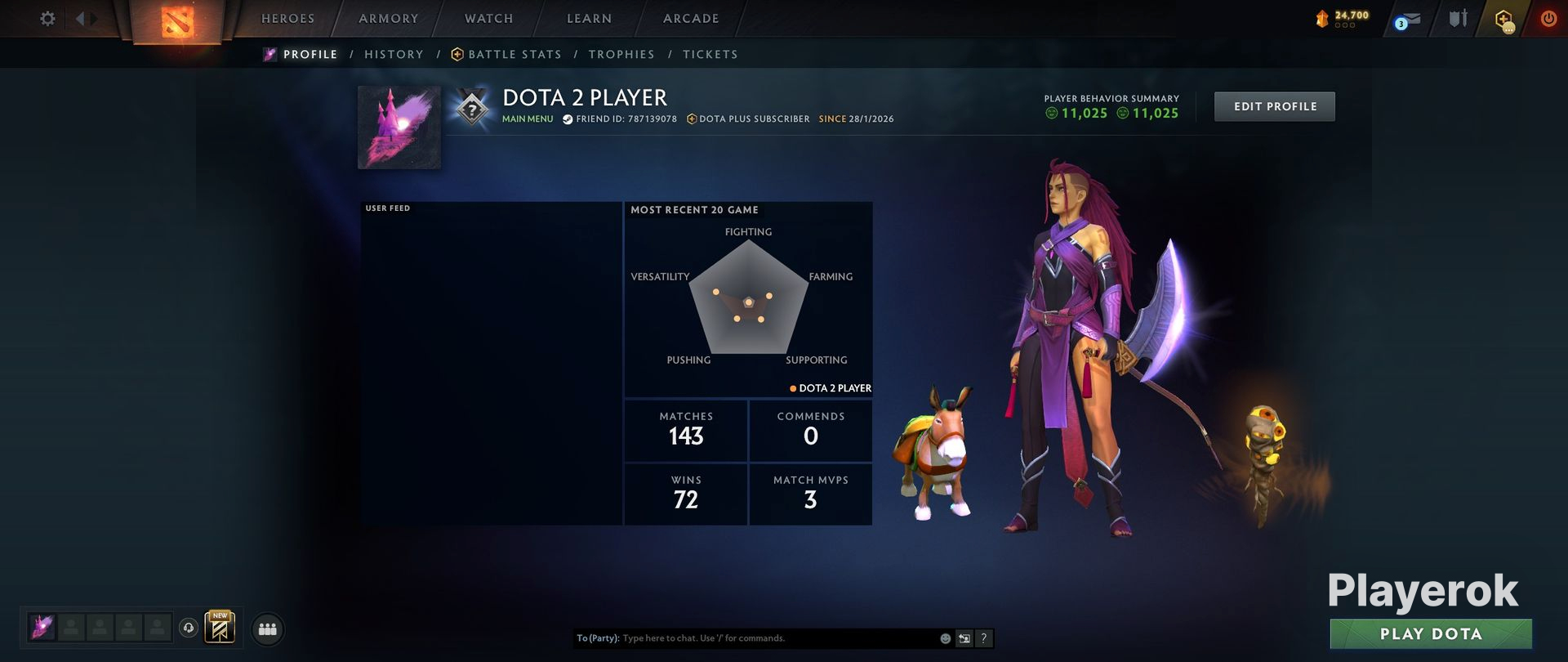Open the friends list button
Screen dimensions: 1568x662
point(267,629)
